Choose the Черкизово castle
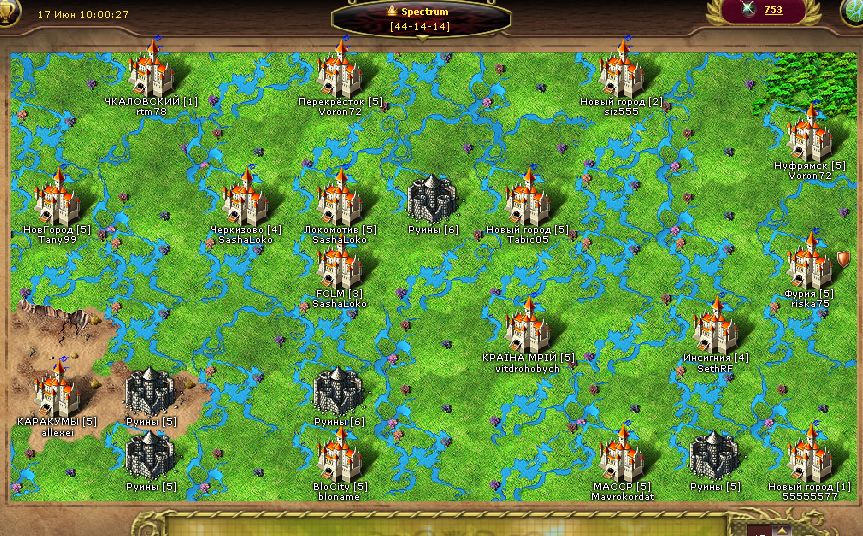 (x=245, y=199)
